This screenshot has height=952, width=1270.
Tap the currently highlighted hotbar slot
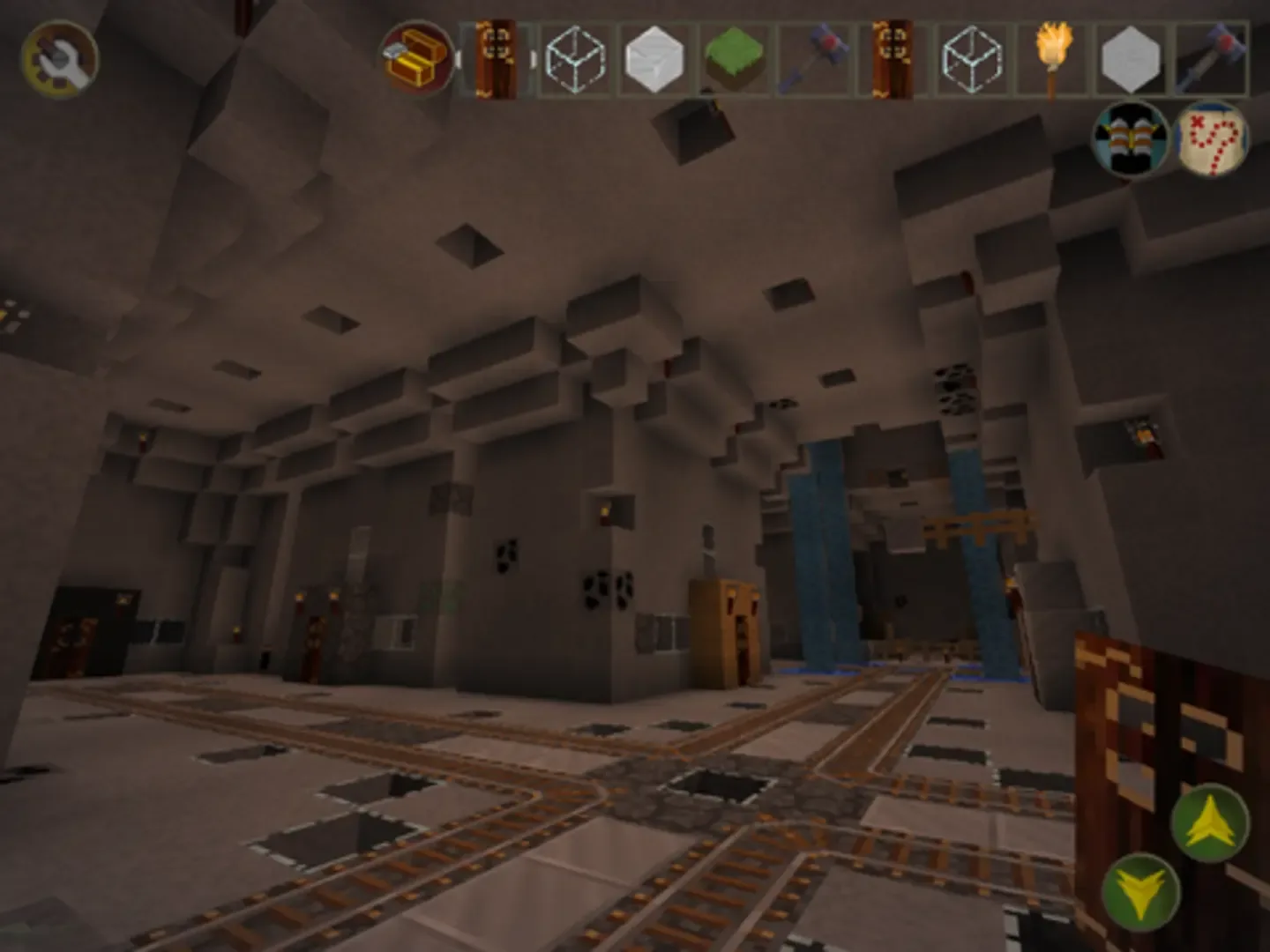tap(498, 59)
